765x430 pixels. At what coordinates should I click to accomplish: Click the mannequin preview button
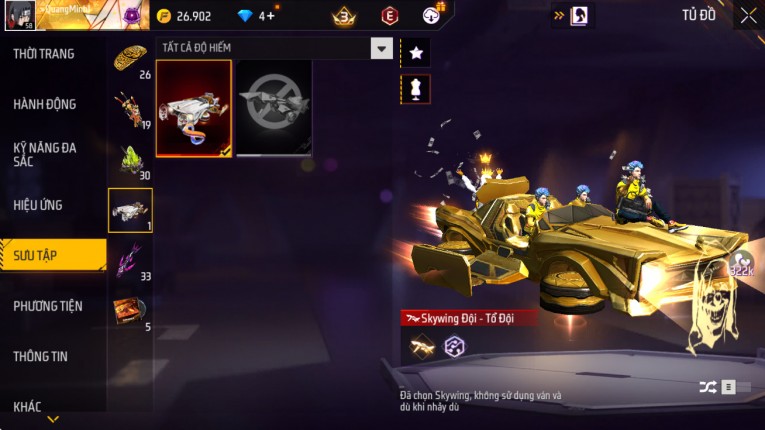coord(415,89)
